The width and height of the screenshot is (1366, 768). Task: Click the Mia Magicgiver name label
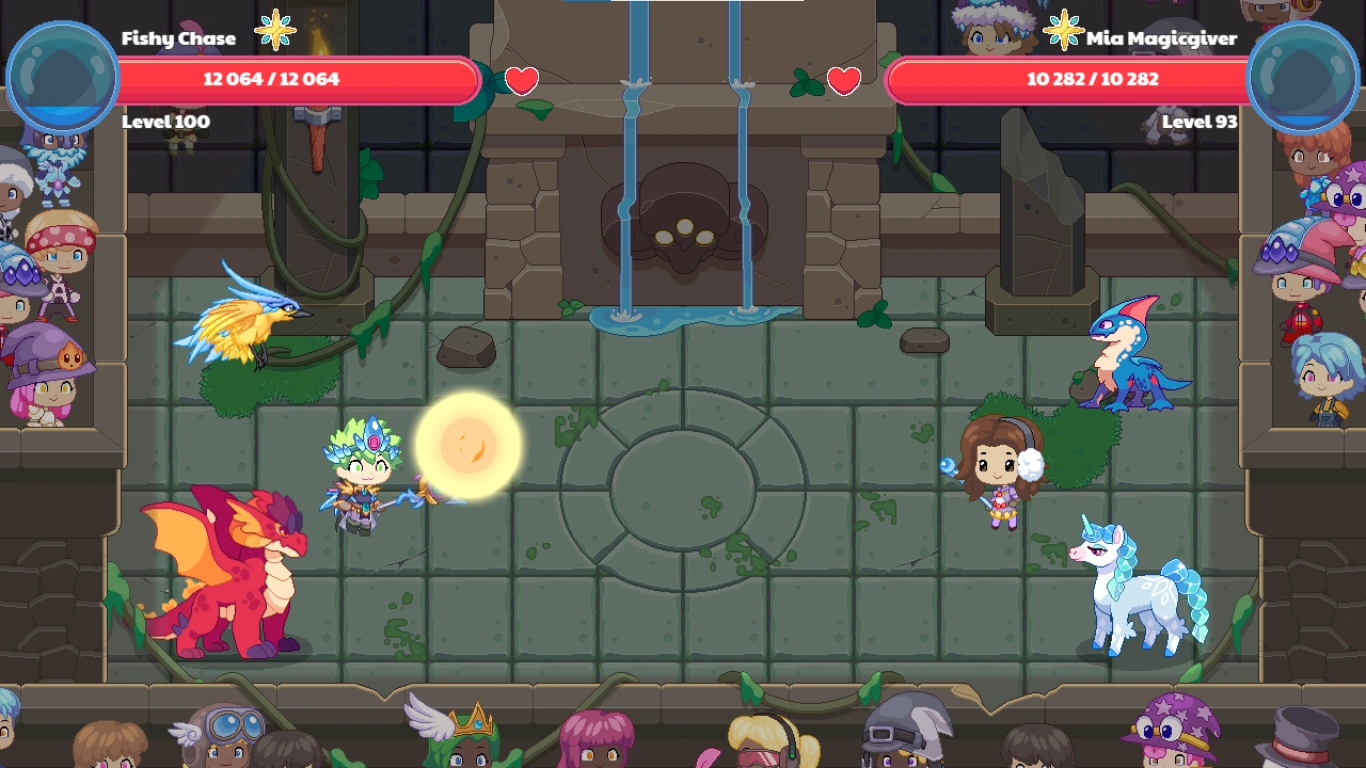coord(1160,38)
